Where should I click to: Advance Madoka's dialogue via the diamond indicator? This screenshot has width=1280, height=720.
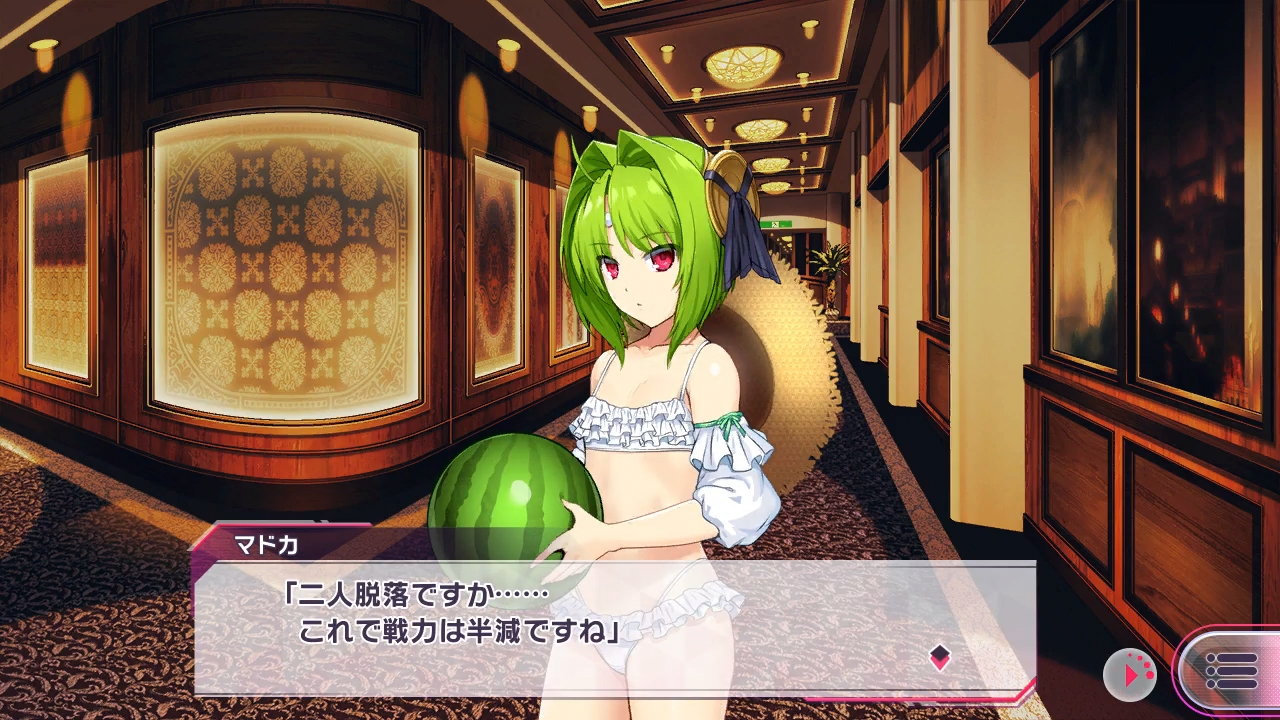coord(939,657)
